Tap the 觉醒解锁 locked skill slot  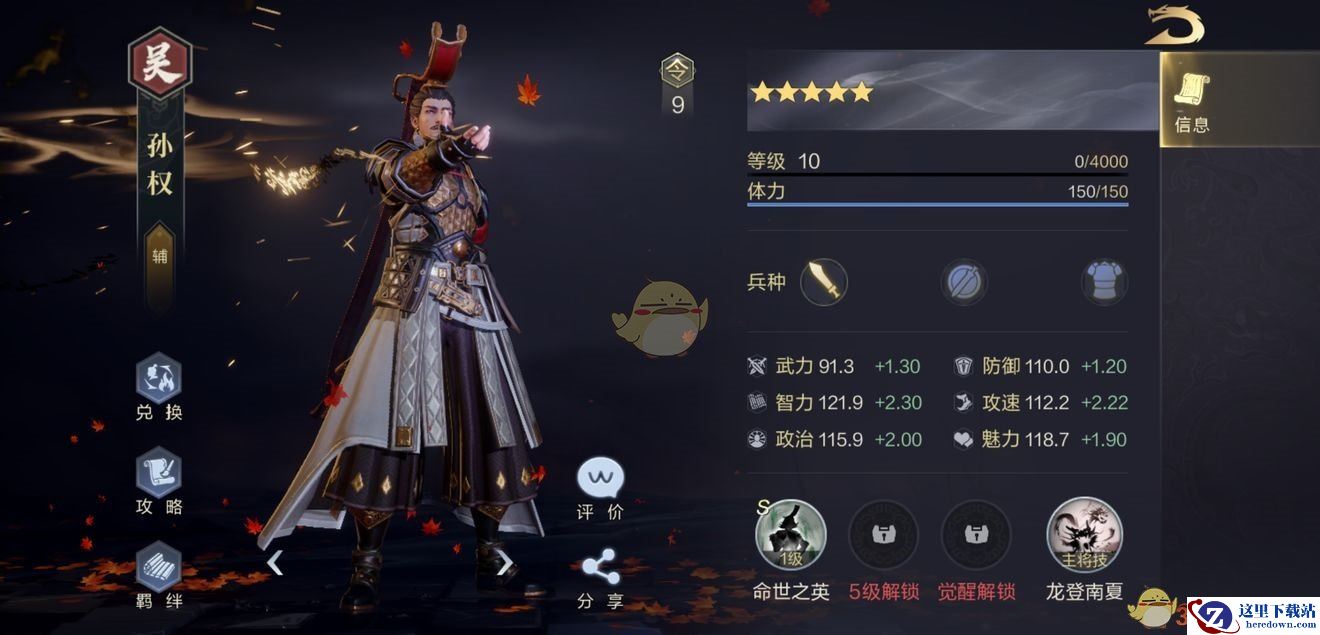(x=976, y=535)
